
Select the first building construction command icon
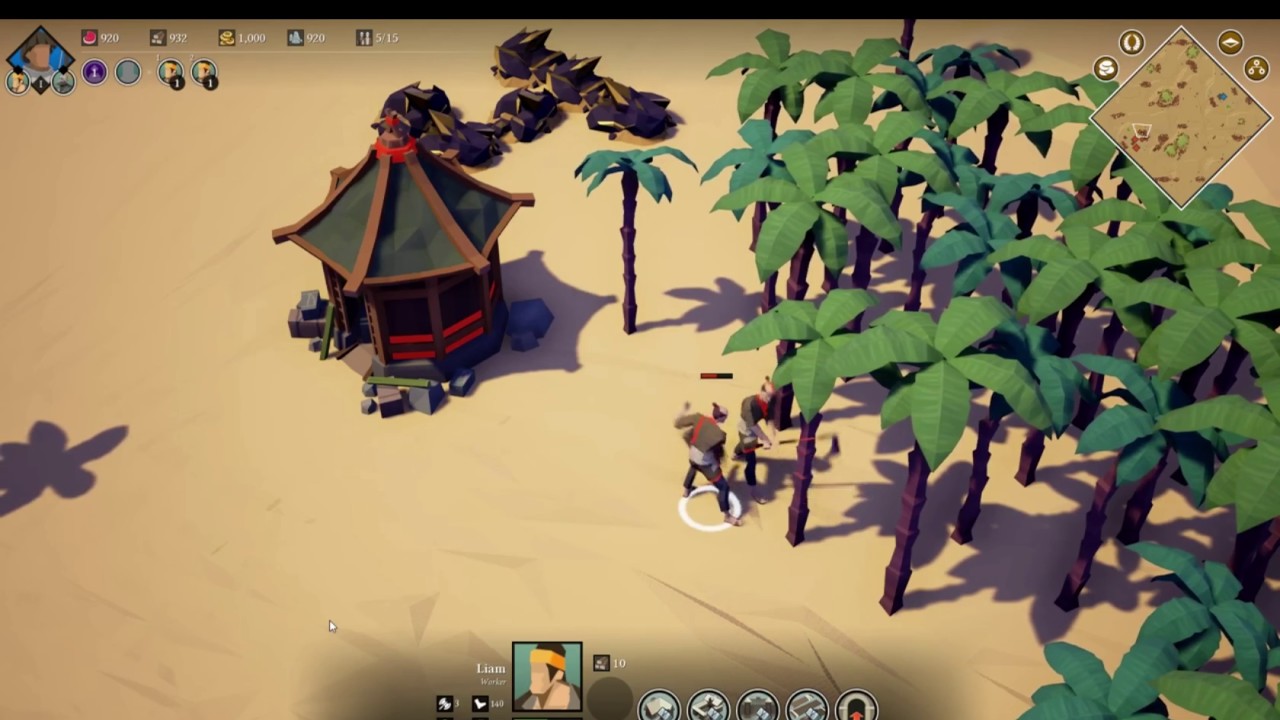[657, 703]
